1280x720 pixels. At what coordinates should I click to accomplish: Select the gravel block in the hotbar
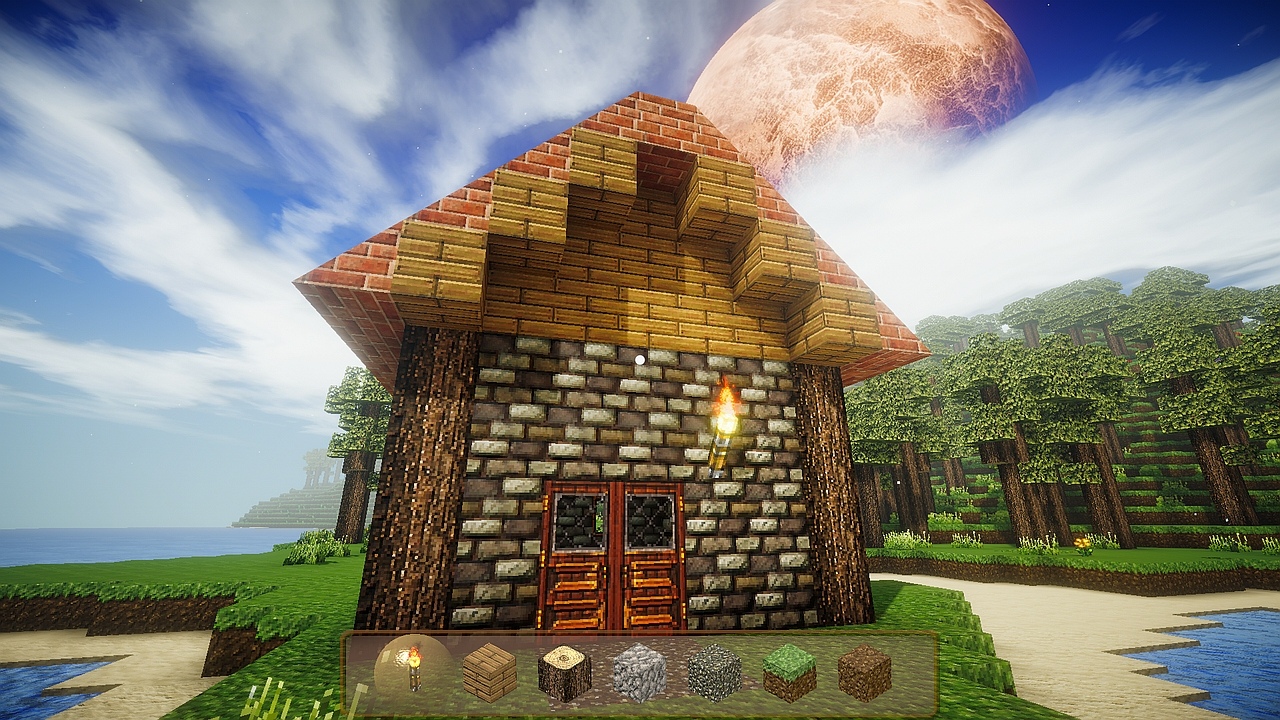(x=714, y=672)
